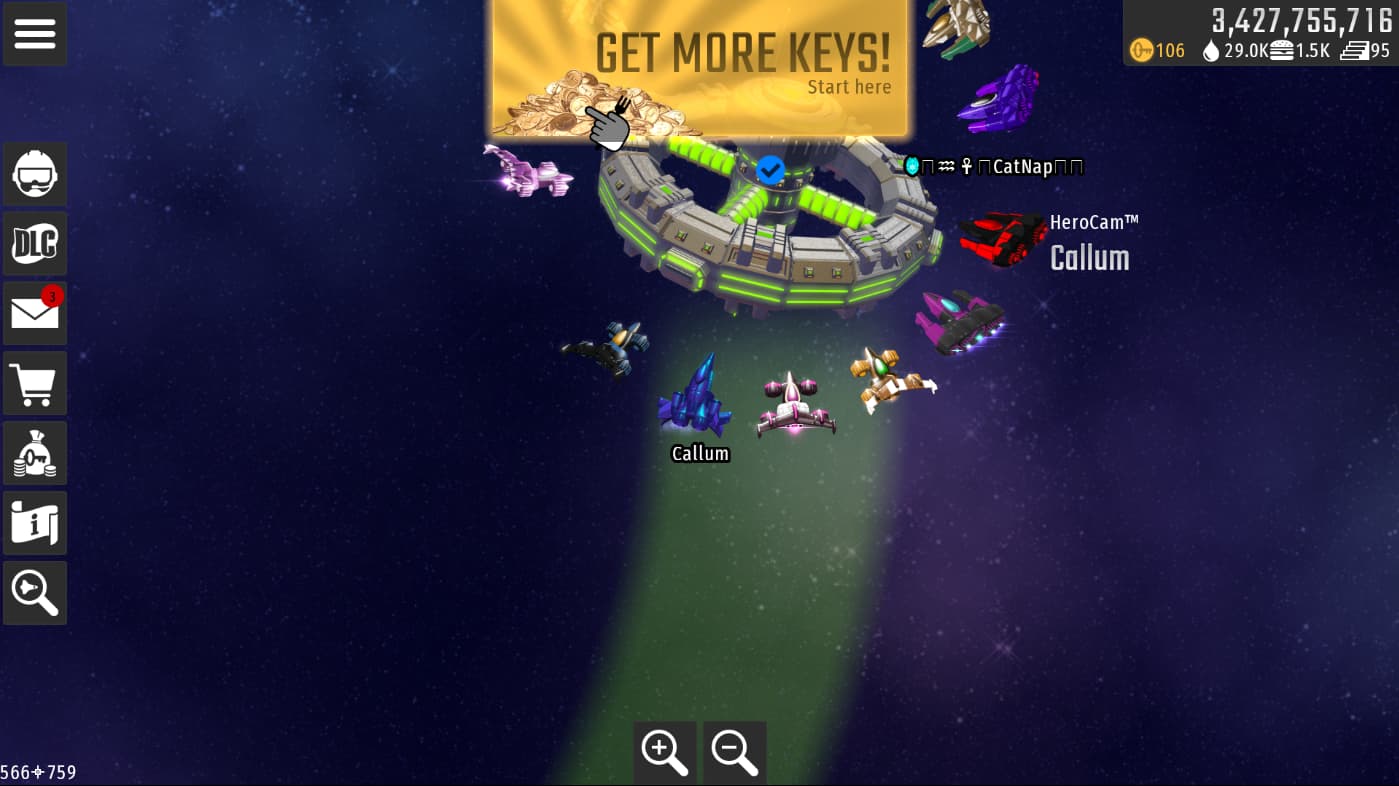Screen dimensions: 1399x786
Task: Select the space station checkmark marker
Action: [x=770, y=170]
